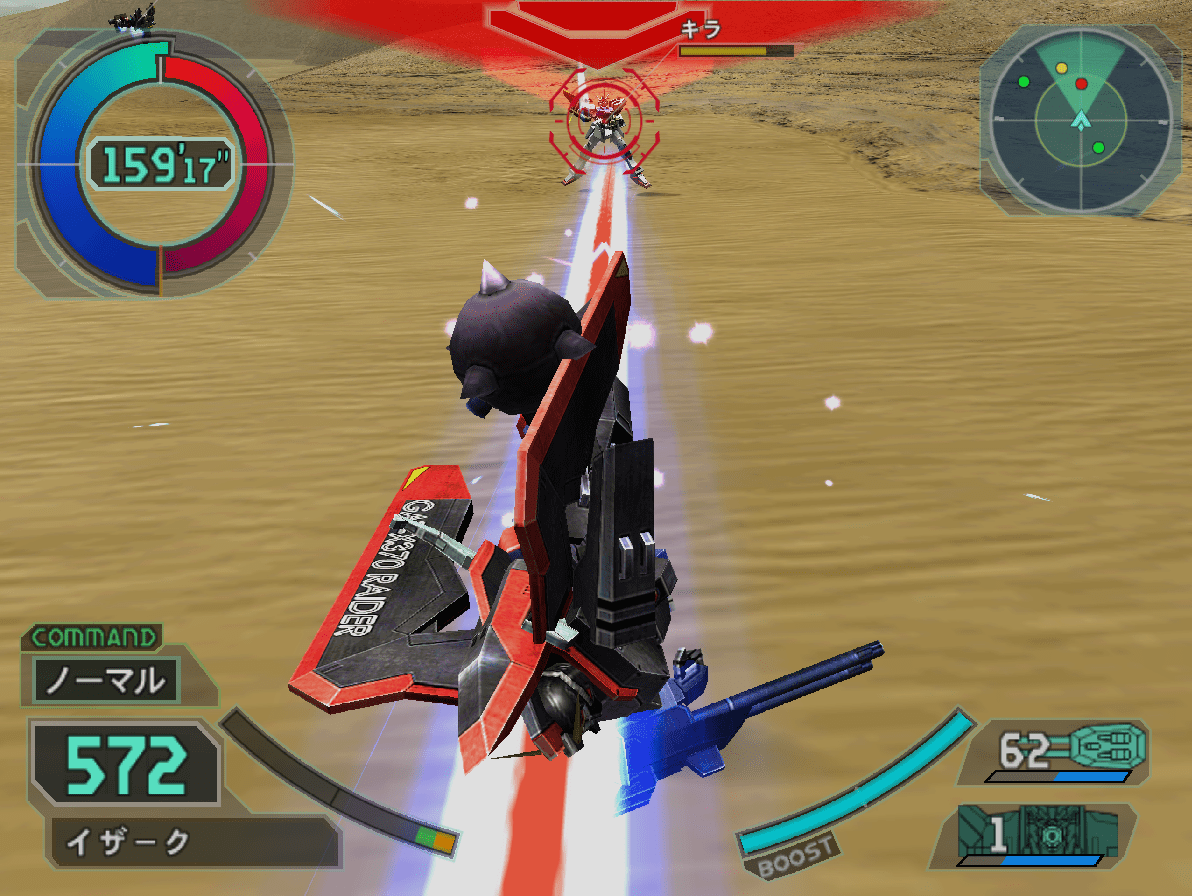Click the red lock-on reticle on the target
This screenshot has width=1192, height=896.
point(602,119)
